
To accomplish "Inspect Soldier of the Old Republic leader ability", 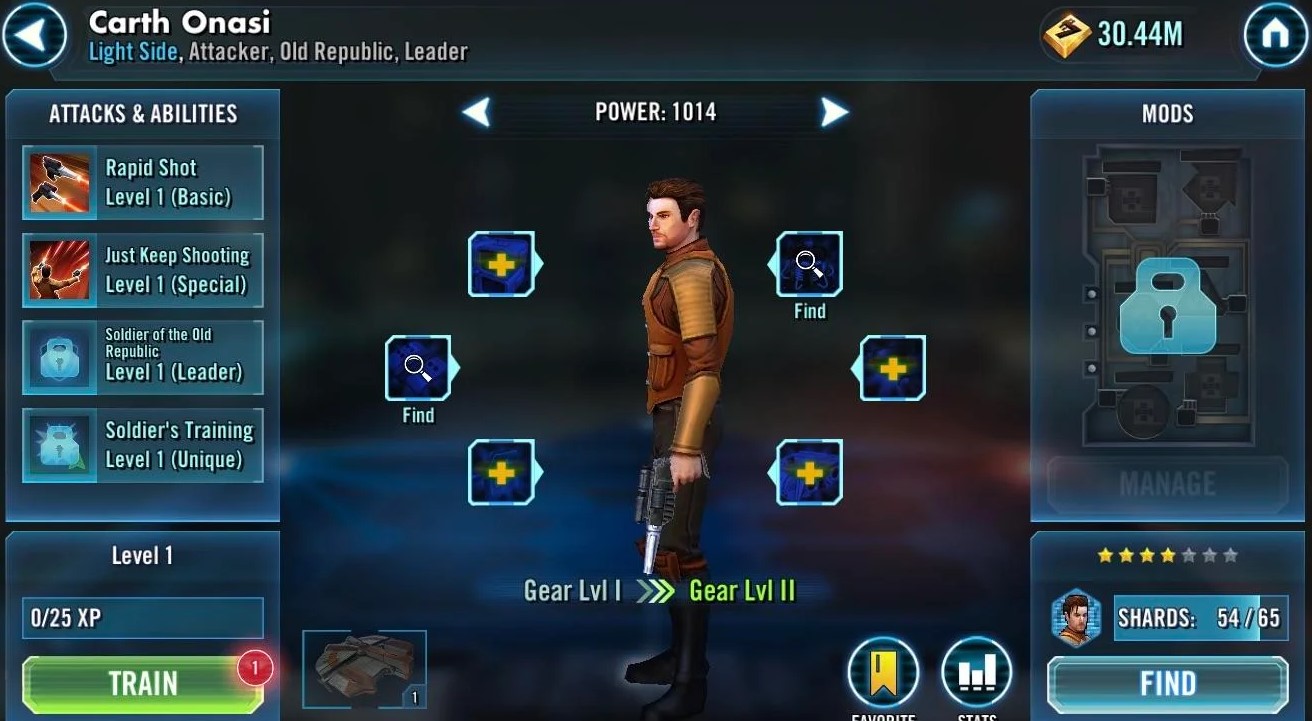I will [140, 357].
